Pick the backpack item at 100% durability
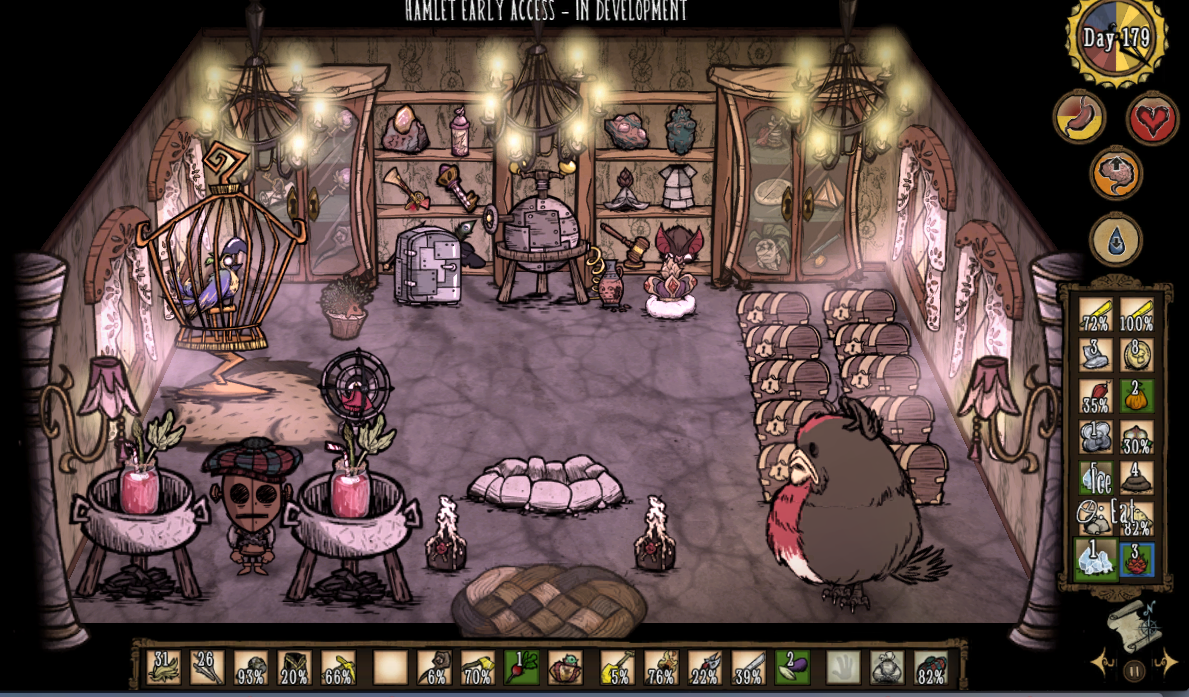The height and width of the screenshot is (697, 1189). (x=1136, y=314)
